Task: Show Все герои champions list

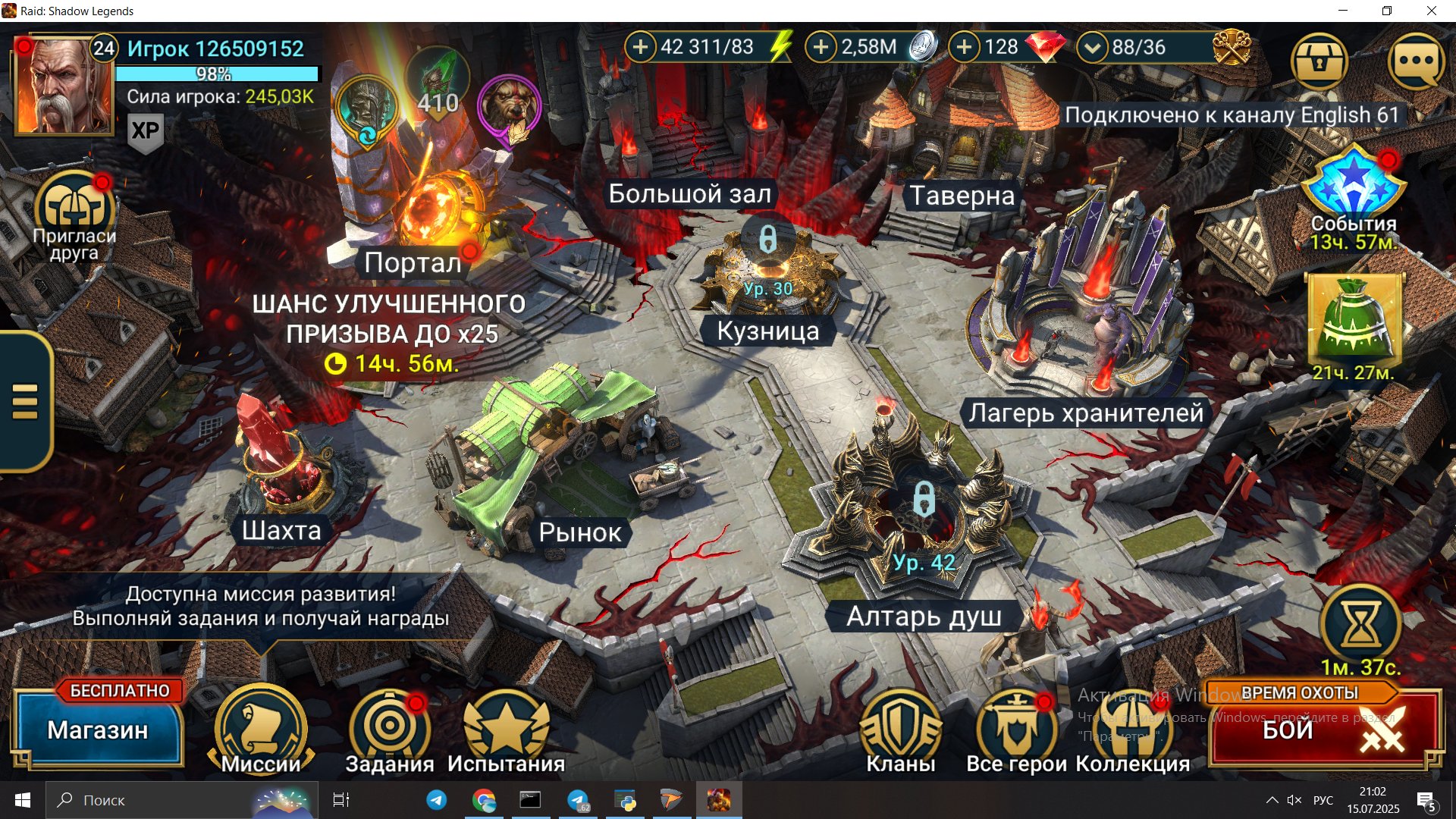Action: coord(1016,729)
